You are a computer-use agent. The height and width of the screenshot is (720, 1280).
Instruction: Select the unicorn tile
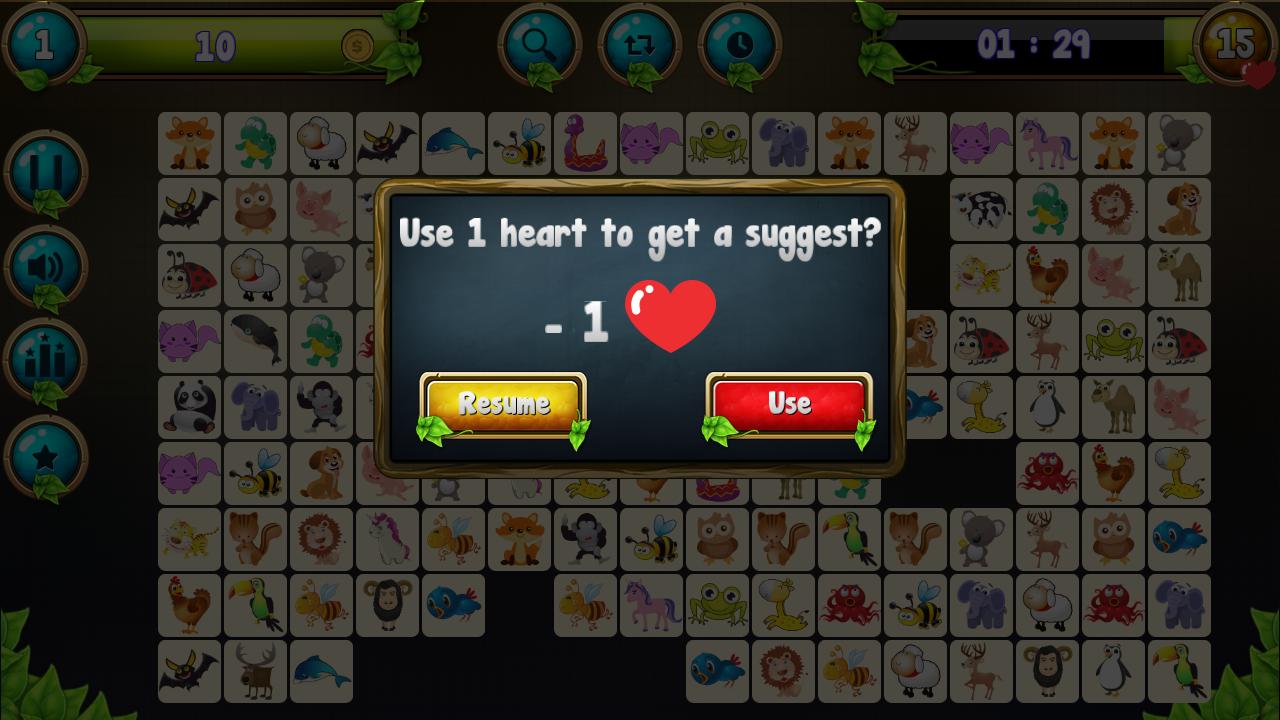pyautogui.click(x=387, y=539)
